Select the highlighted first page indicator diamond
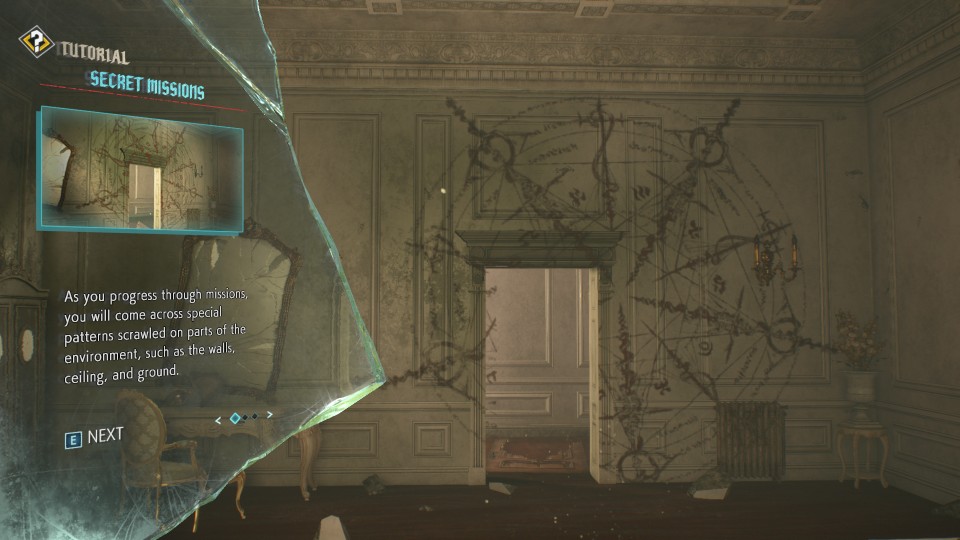This screenshot has width=960, height=540. pyautogui.click(x=235, y=417)
